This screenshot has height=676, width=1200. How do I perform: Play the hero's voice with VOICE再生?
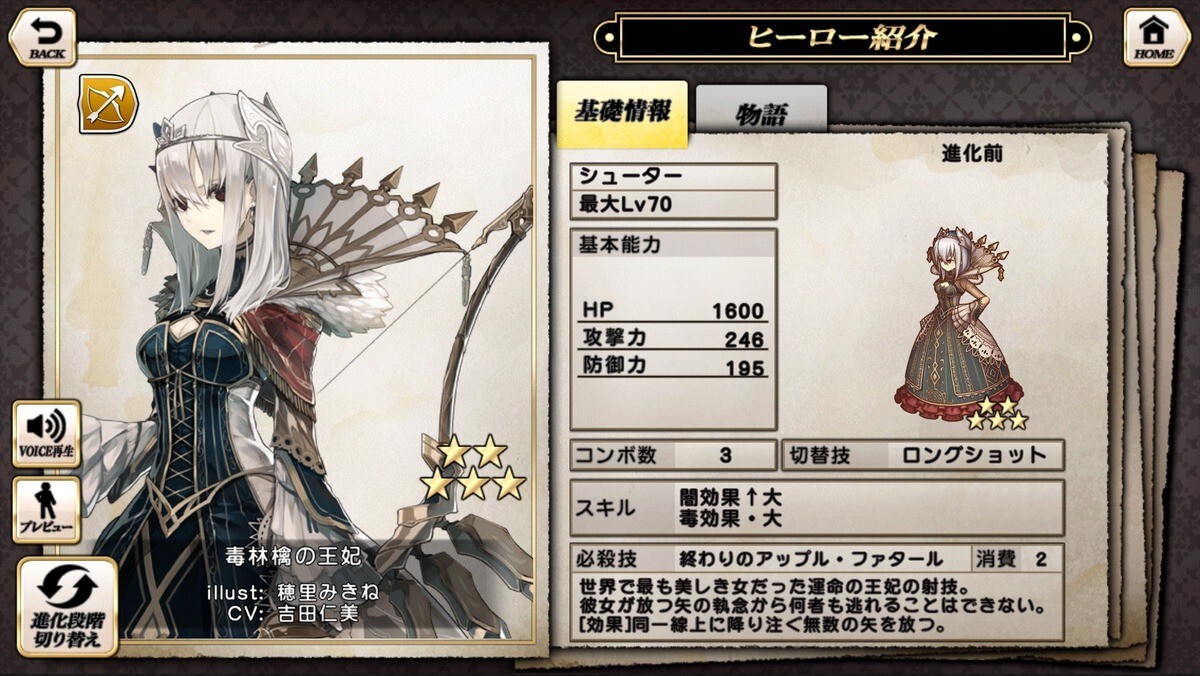coord(47,434)
